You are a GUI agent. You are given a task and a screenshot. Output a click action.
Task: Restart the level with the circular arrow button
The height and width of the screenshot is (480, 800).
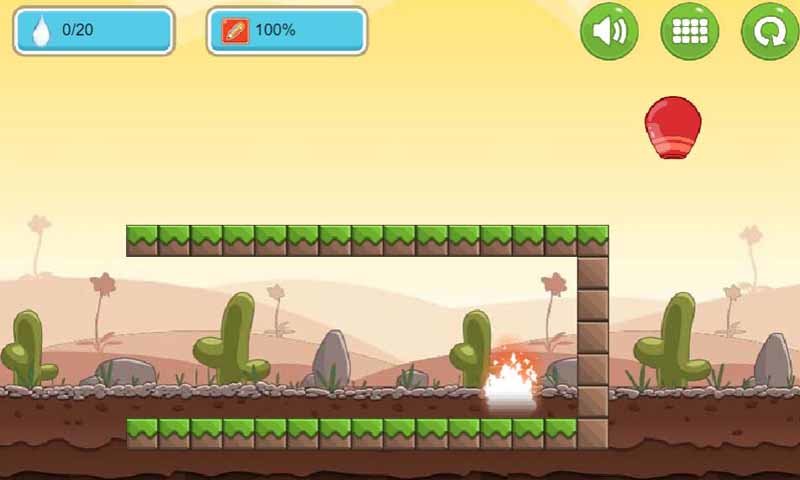coord(769,31)
